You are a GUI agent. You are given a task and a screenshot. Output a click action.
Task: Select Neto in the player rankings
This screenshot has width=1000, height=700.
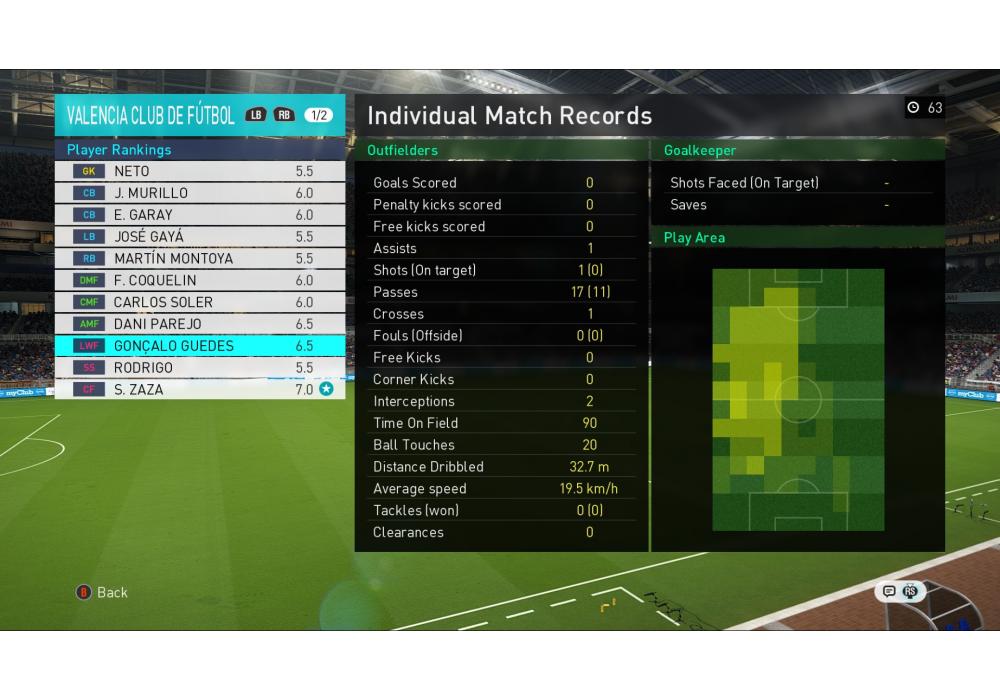[200, 171]
